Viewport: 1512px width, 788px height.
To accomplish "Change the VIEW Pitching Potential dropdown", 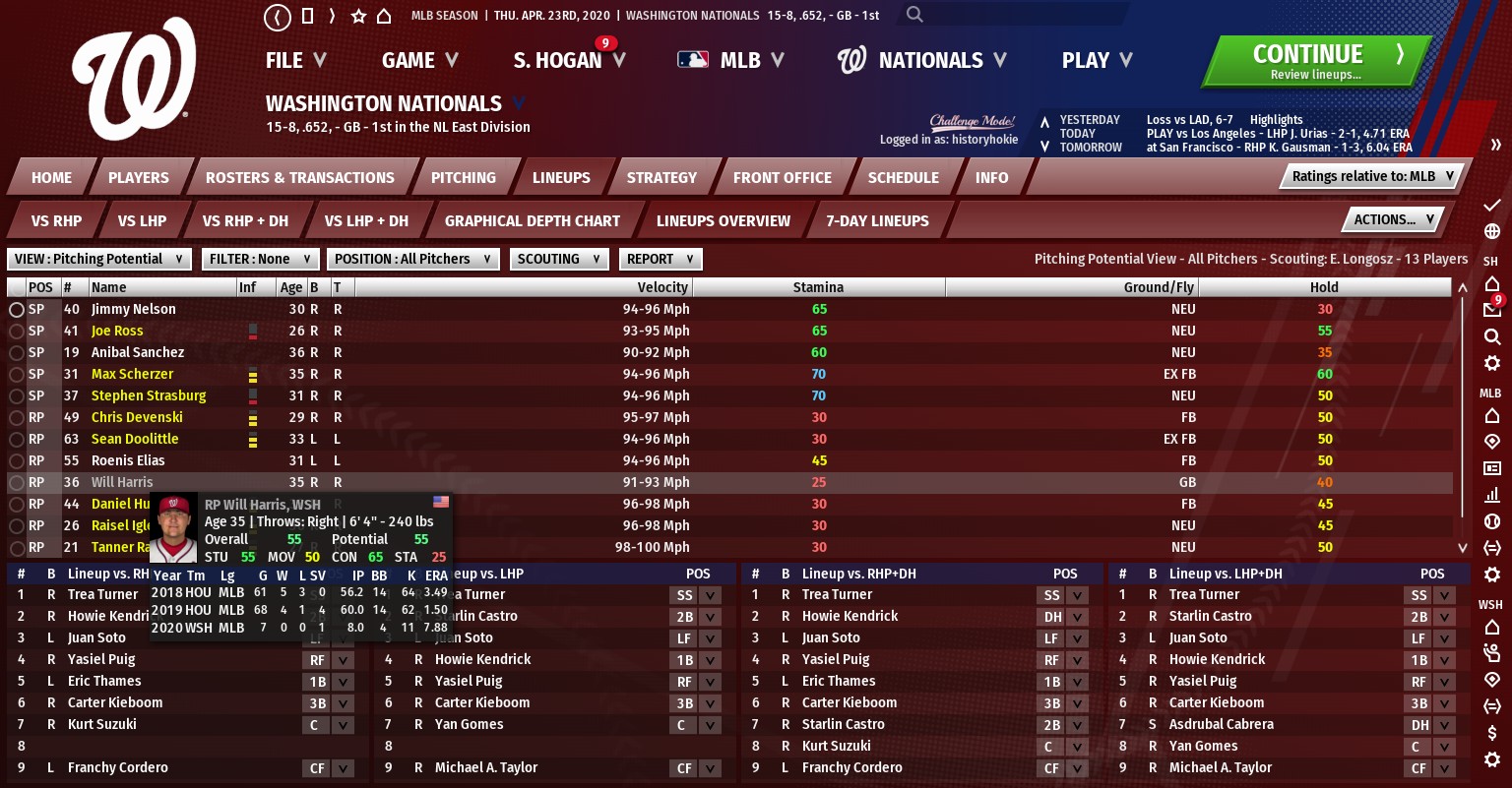I will tap(99, 259).
